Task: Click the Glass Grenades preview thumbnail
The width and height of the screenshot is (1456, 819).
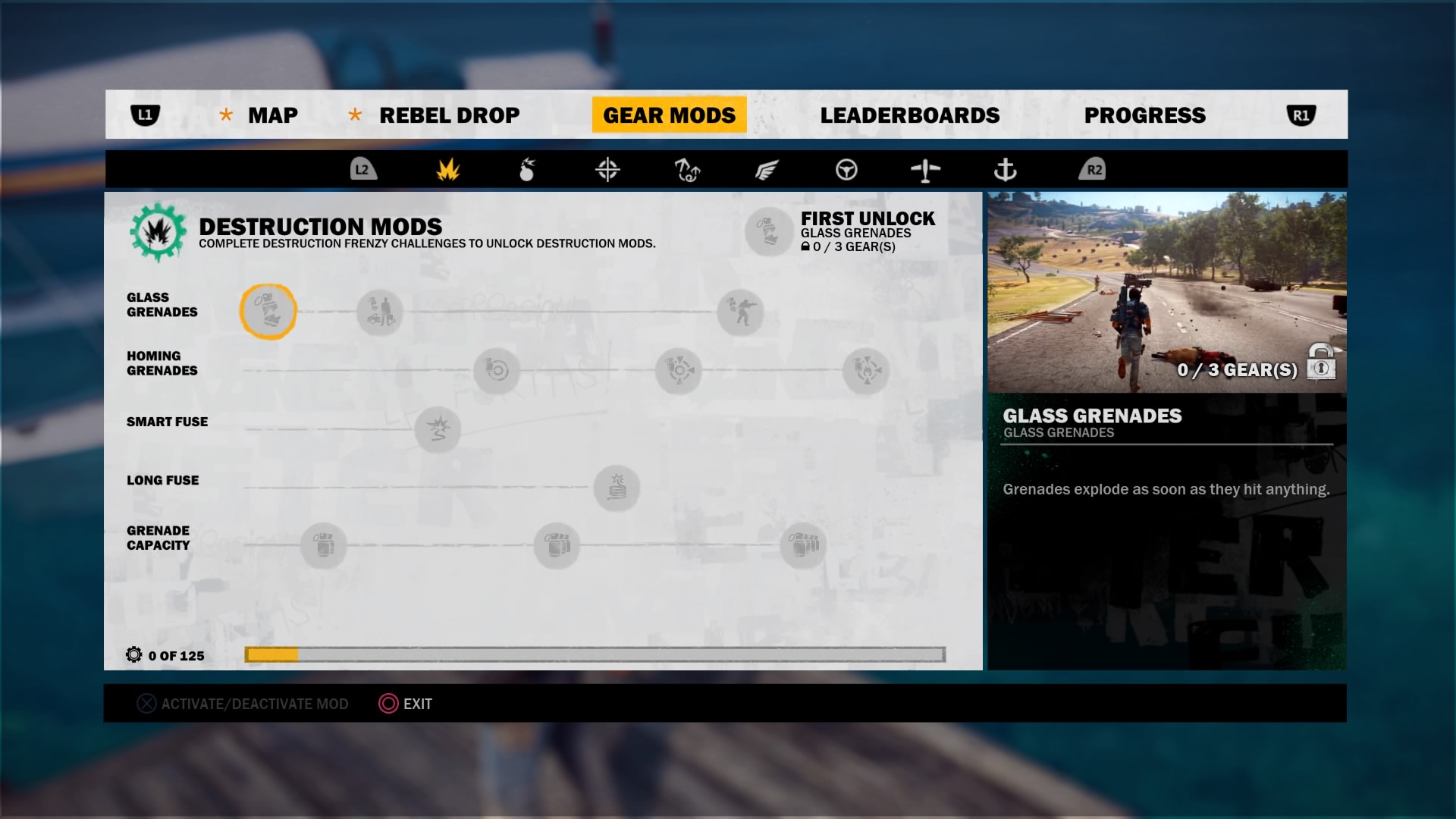Action: point(1166,292)
